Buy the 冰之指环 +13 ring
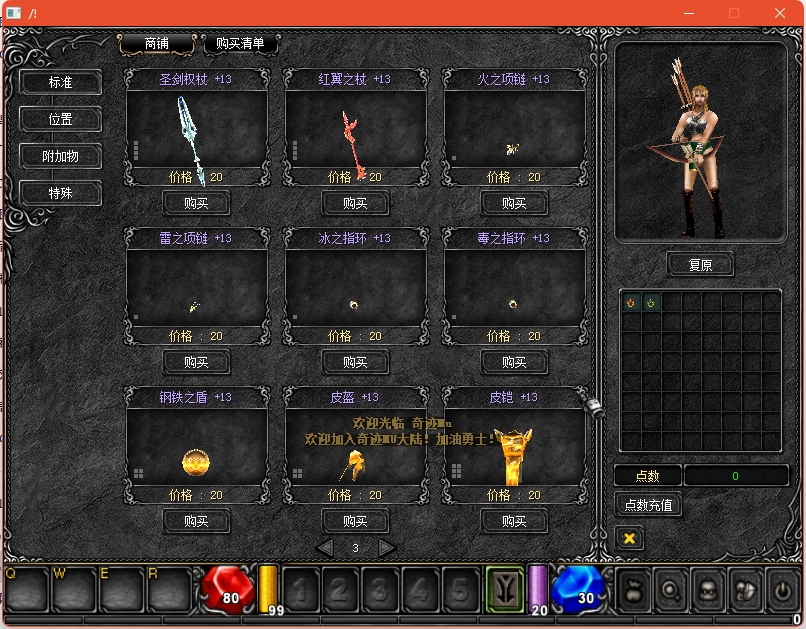 [355, 362]
